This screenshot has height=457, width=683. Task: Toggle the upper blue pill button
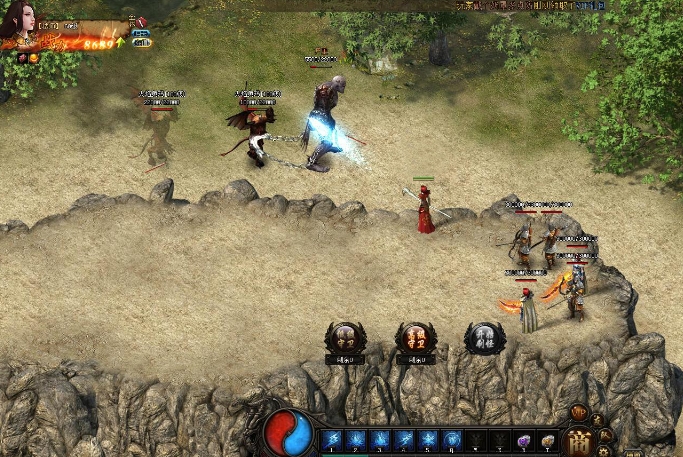(x=141, y=34)
